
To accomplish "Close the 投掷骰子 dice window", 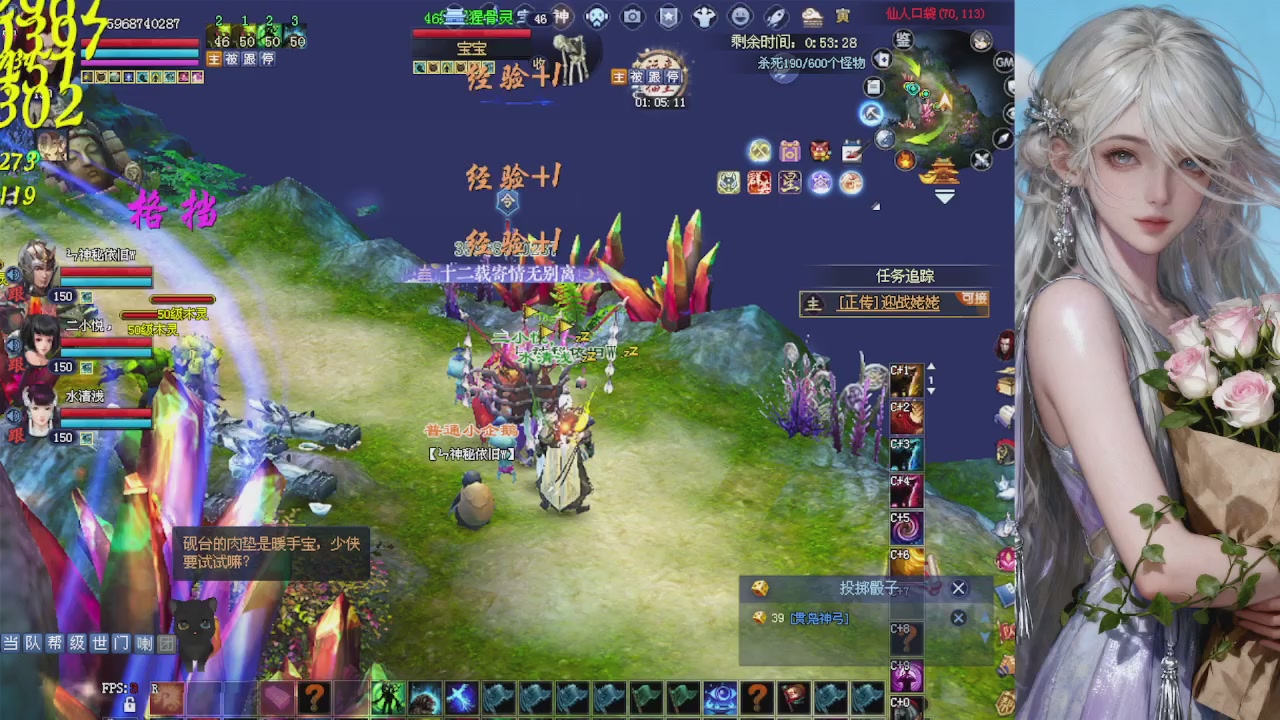I will click(958, 588).
